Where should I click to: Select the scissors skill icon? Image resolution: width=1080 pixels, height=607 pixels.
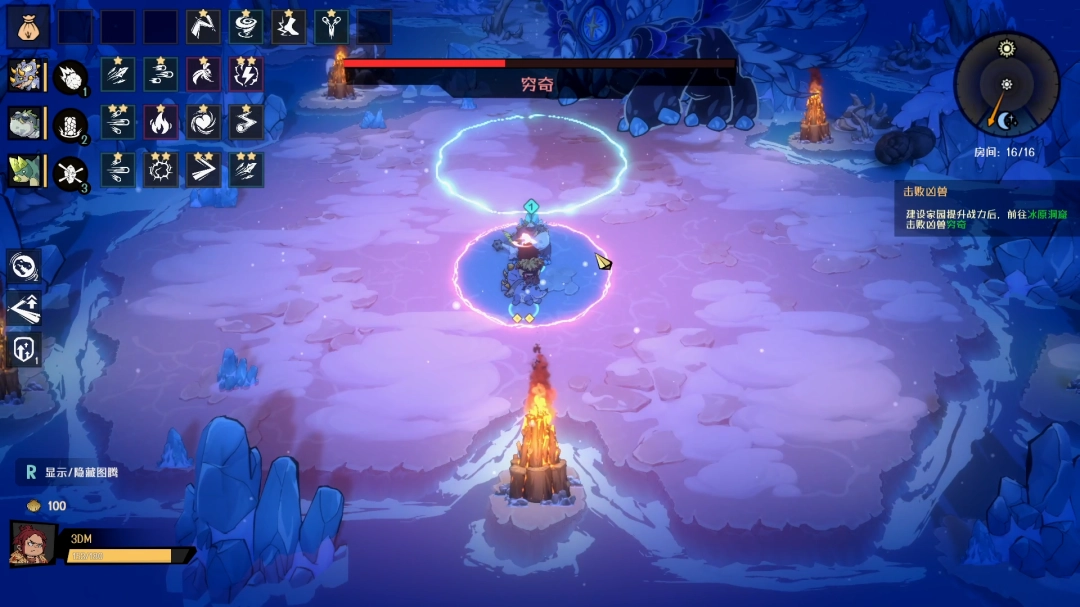pyautogui.click(x=332, y=27)
